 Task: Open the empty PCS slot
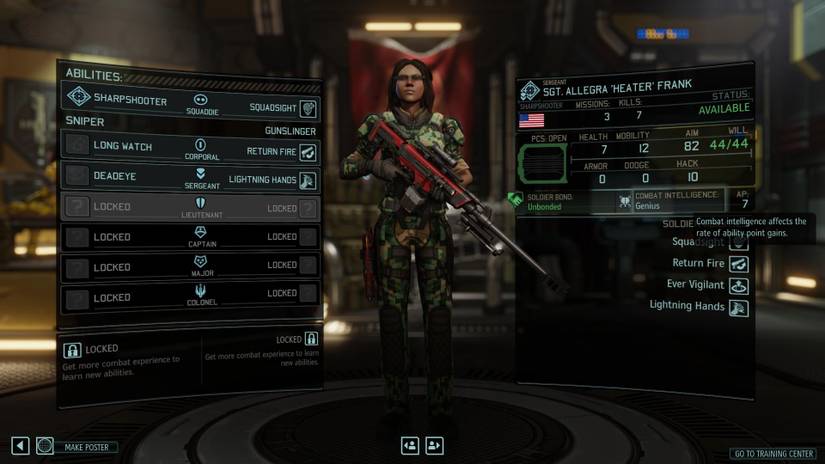click(542, 162)
